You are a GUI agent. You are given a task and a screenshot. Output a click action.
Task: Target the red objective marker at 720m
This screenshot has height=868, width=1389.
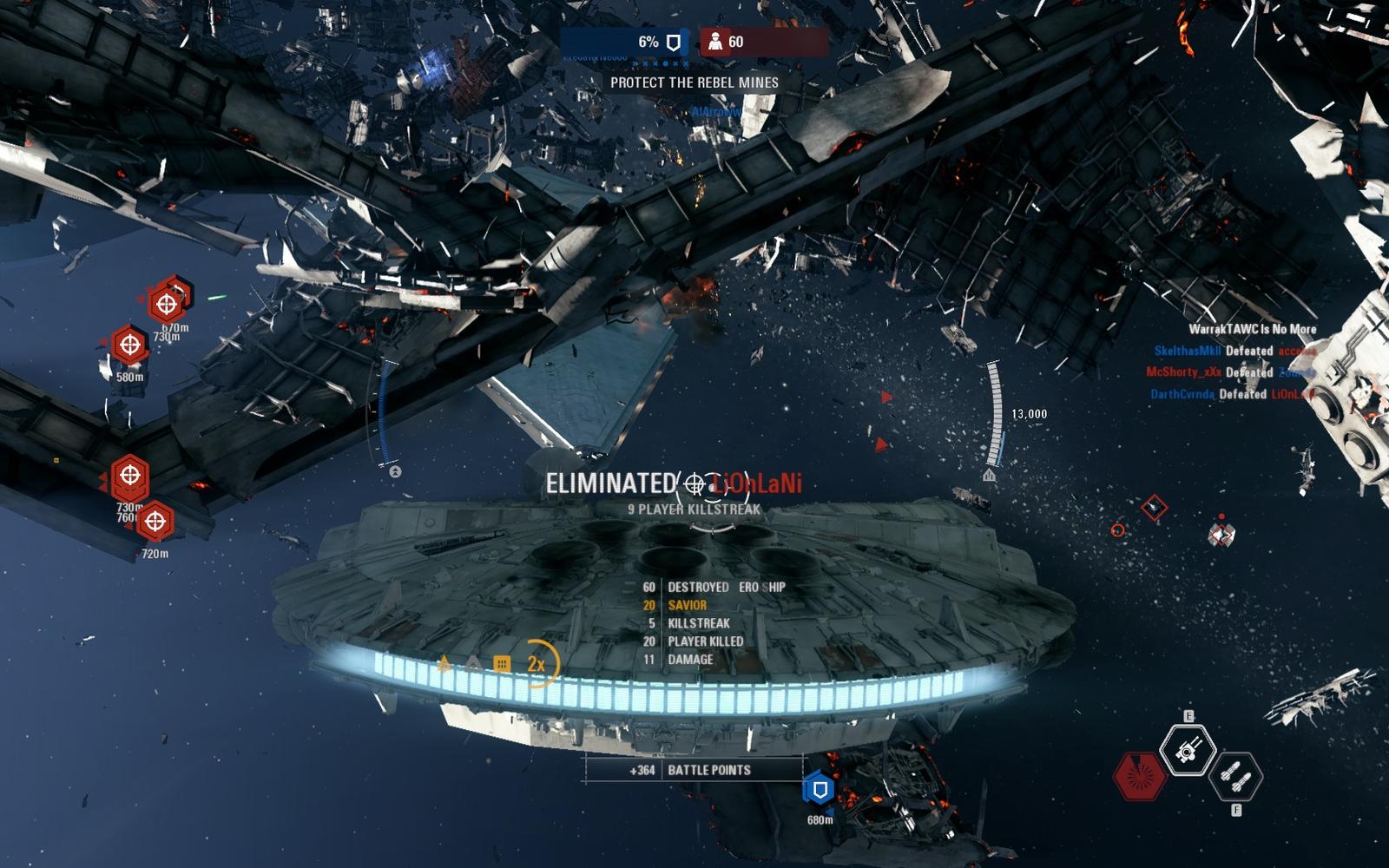pyautogui.click(x=155, y=522)
